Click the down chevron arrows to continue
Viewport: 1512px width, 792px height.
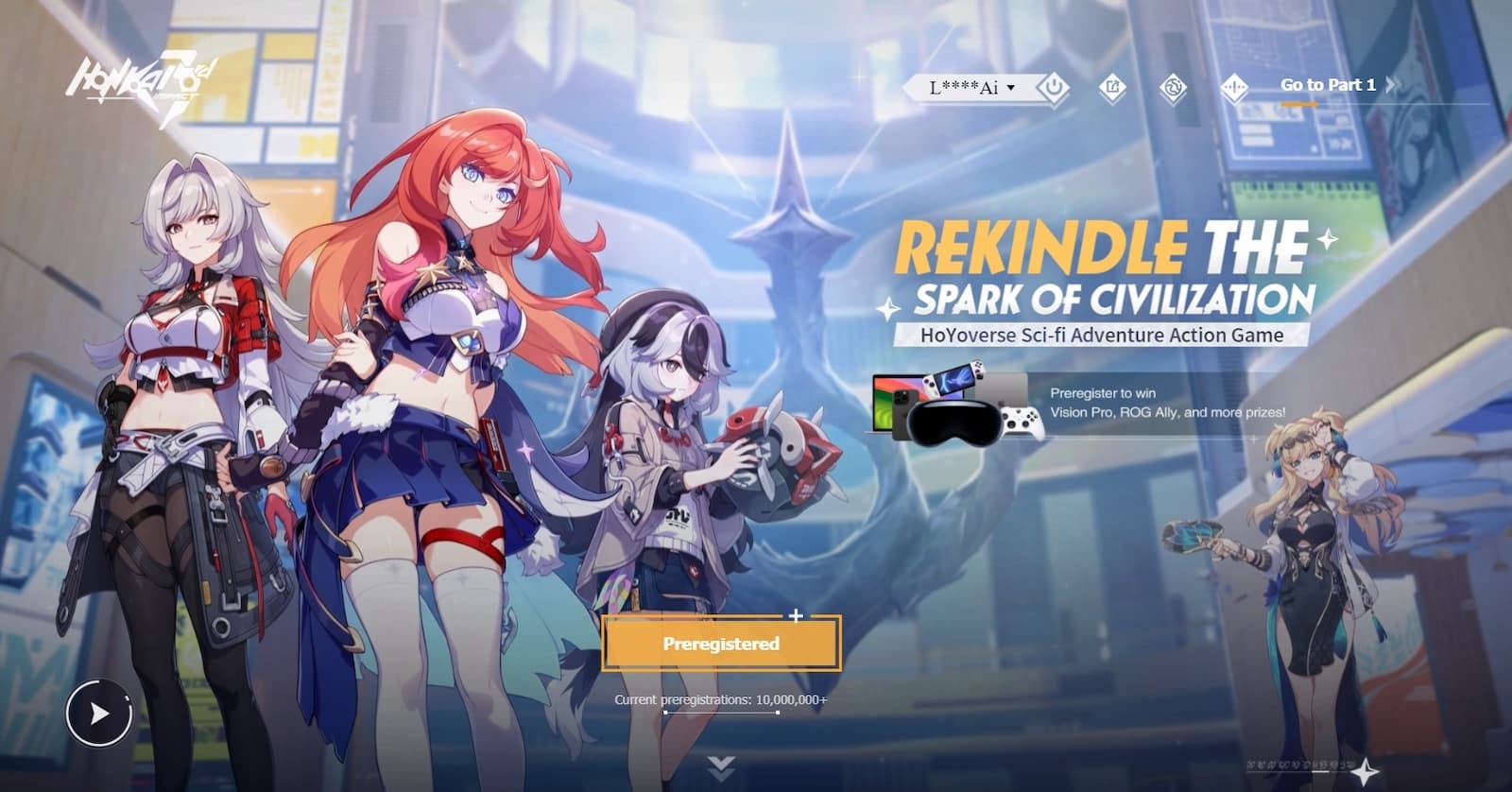pyautogui.click(x=721, y=766)
